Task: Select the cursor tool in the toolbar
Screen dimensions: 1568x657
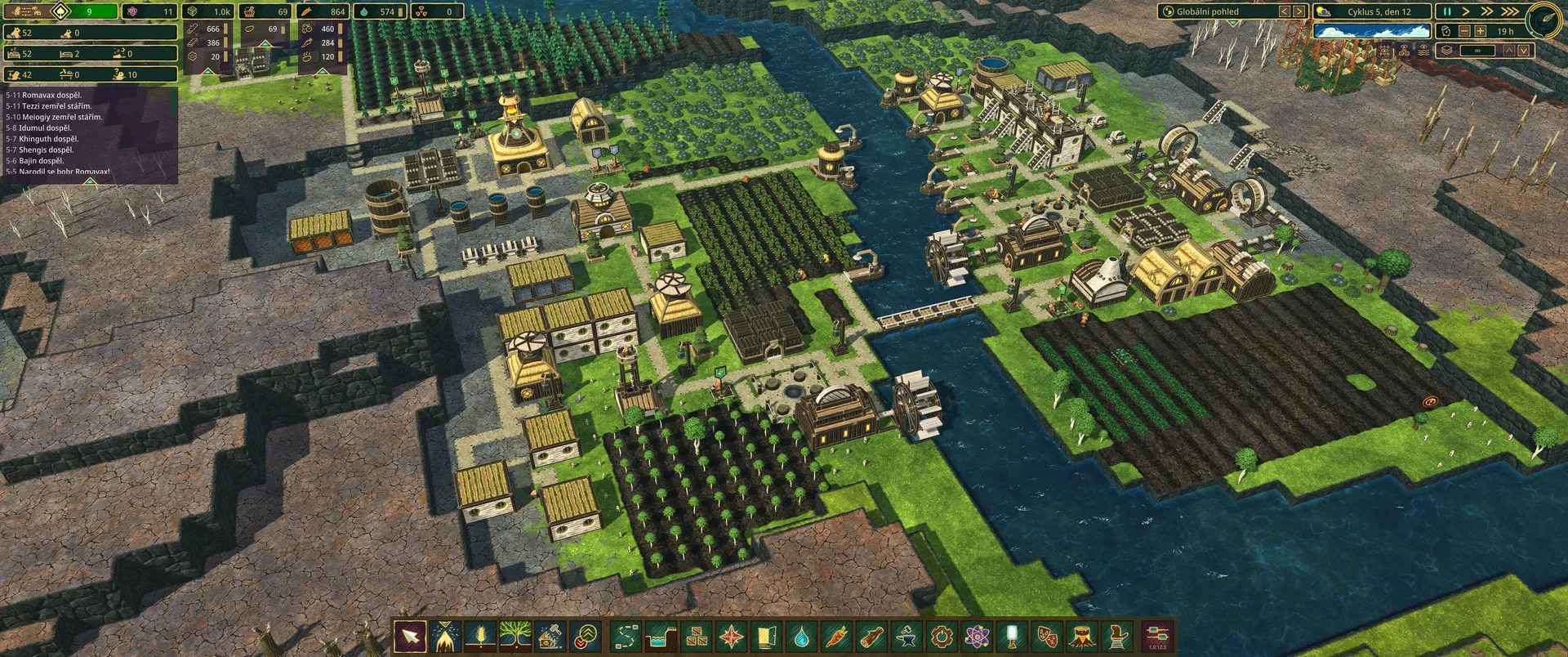Action: point(410,636)
